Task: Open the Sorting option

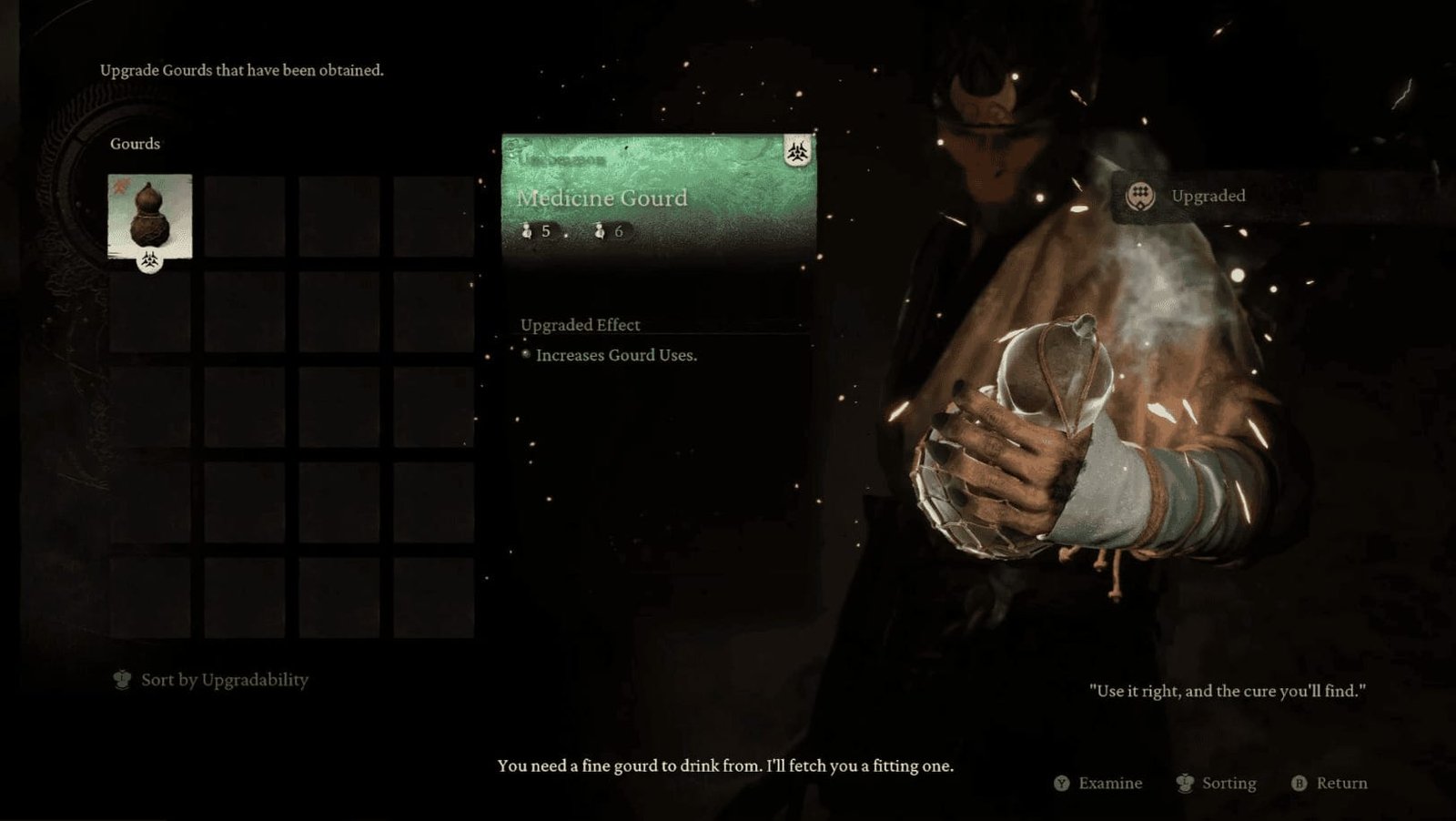Action: tap(1217, 783)
